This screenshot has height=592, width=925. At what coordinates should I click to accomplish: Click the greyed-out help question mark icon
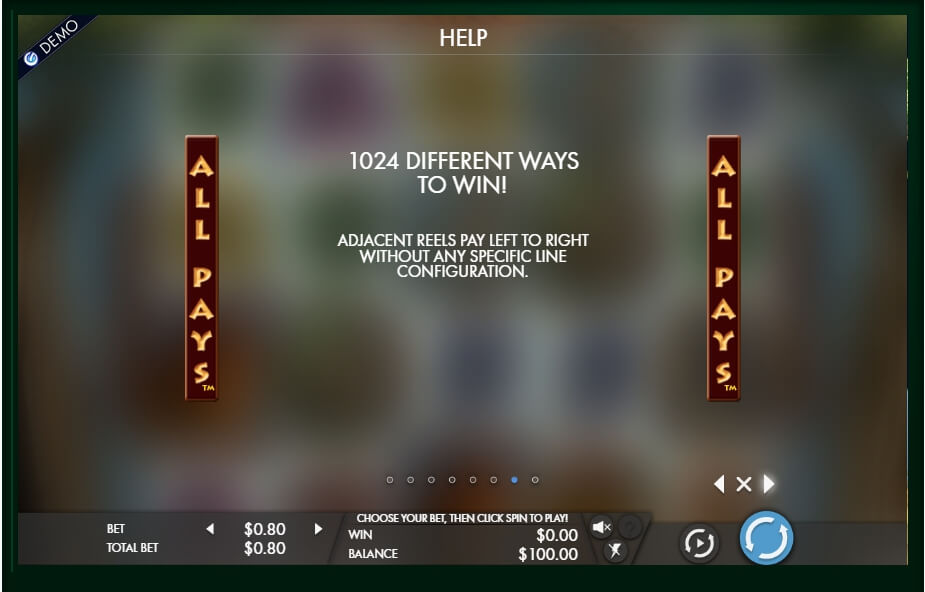coord(629,527)
